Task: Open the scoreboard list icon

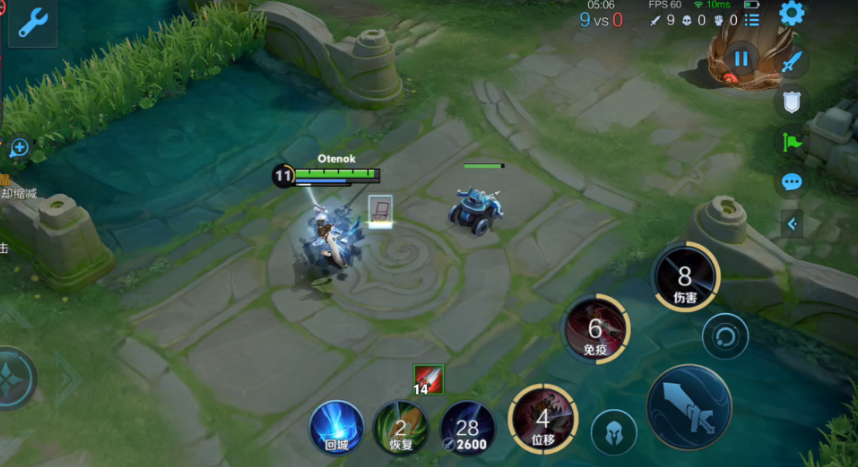Action: 752,20
